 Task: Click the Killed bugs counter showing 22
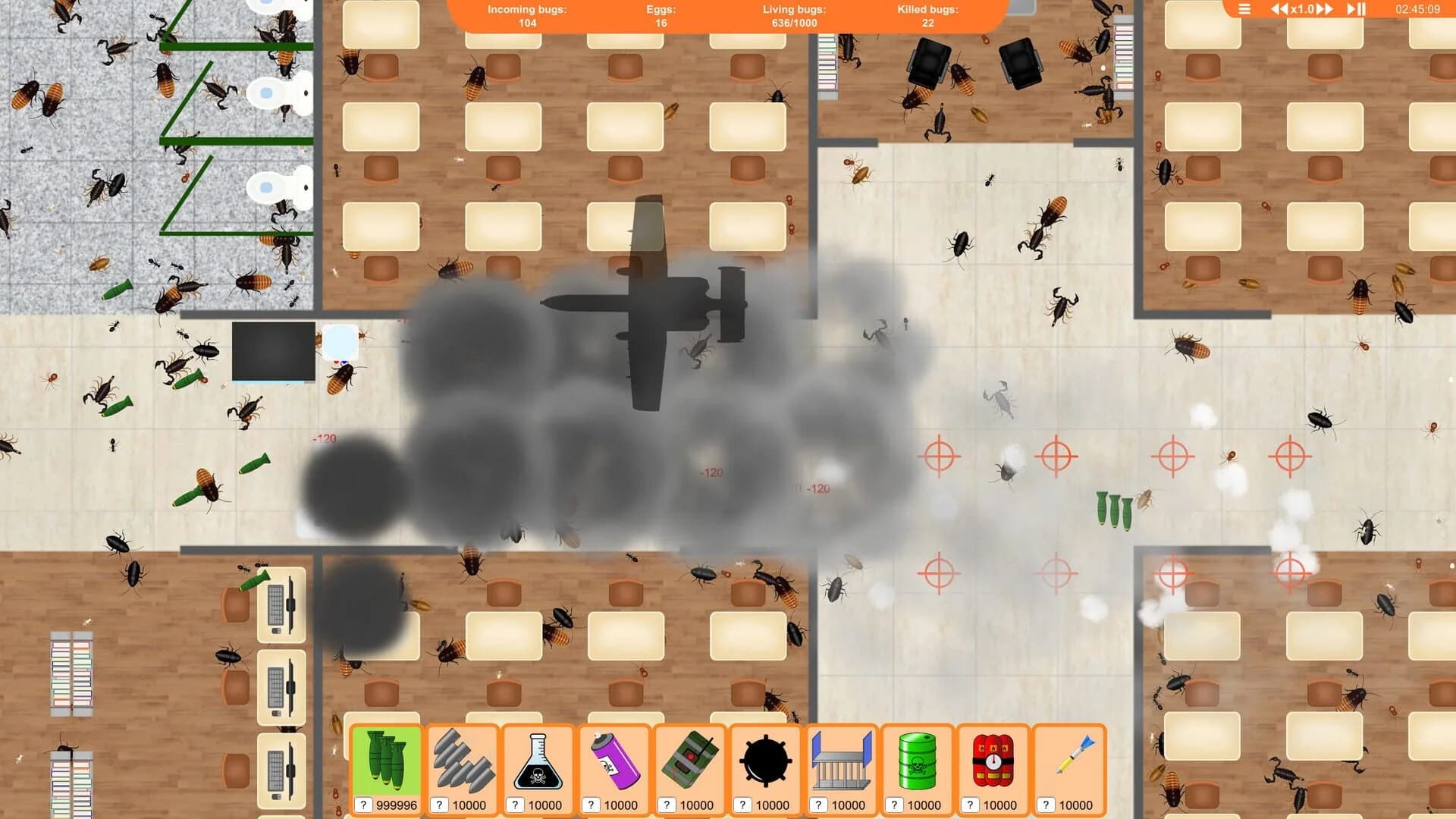pos(927,16)
